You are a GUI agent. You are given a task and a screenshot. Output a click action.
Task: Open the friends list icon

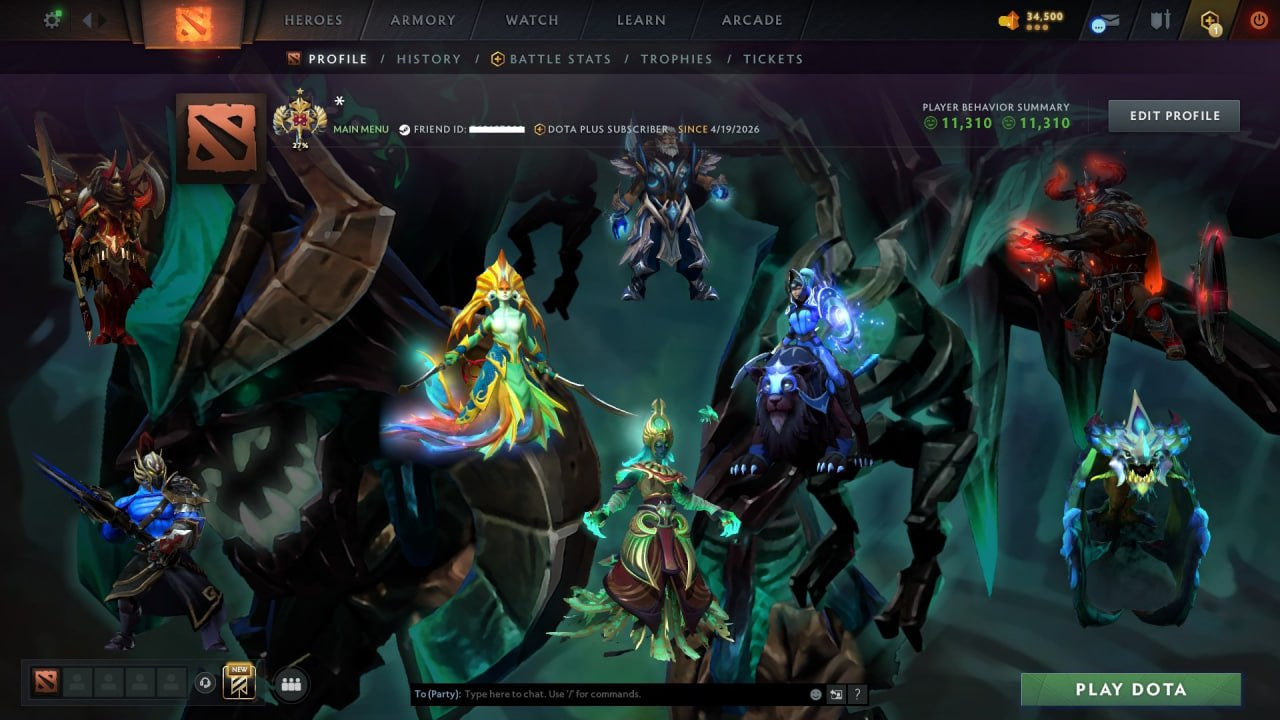(290, 684)
